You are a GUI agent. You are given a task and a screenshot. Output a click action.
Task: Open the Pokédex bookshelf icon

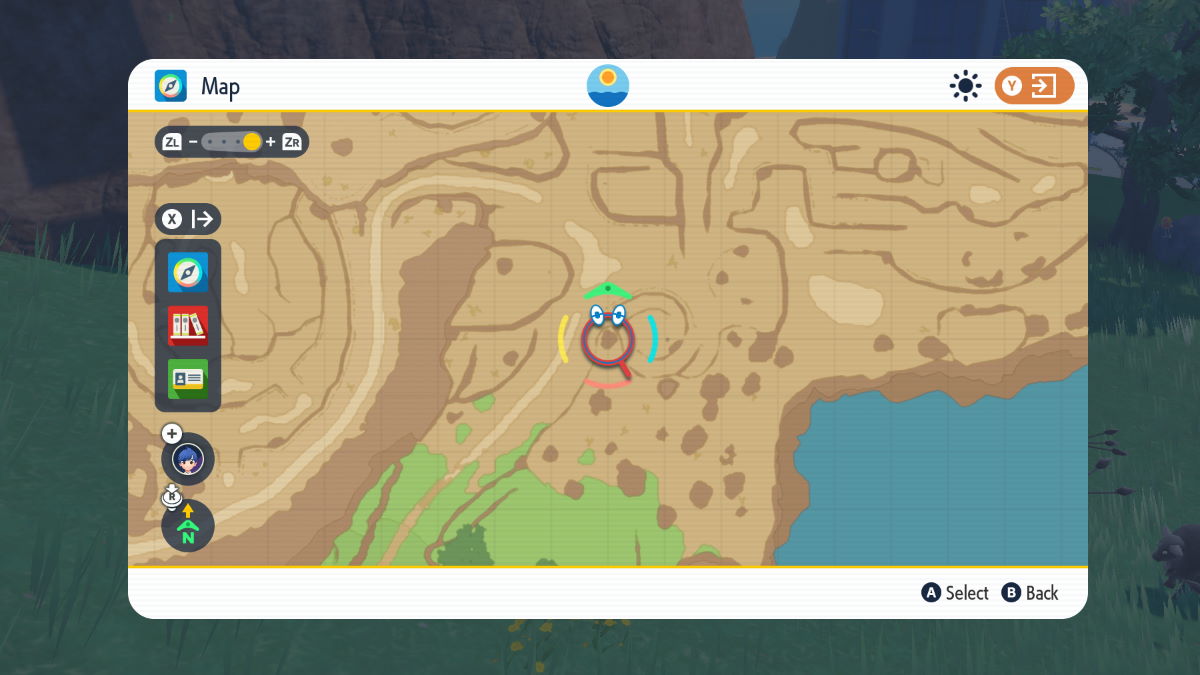pos(188,325)
